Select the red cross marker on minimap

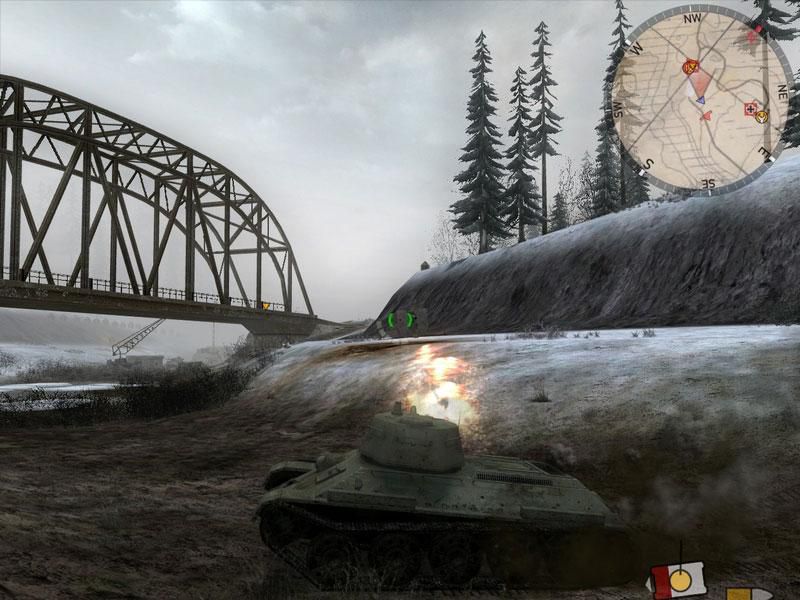click(750, 109)
